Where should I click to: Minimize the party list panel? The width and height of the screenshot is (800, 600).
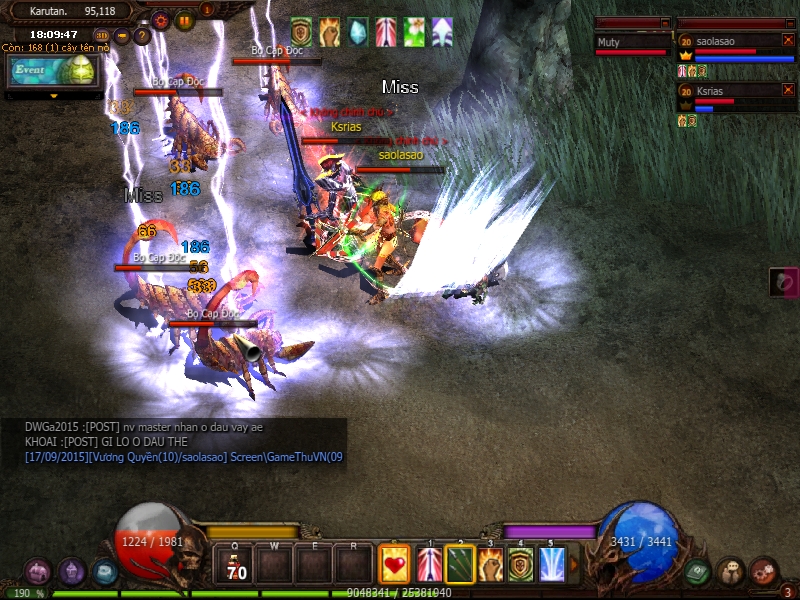(x=790, y=23)
